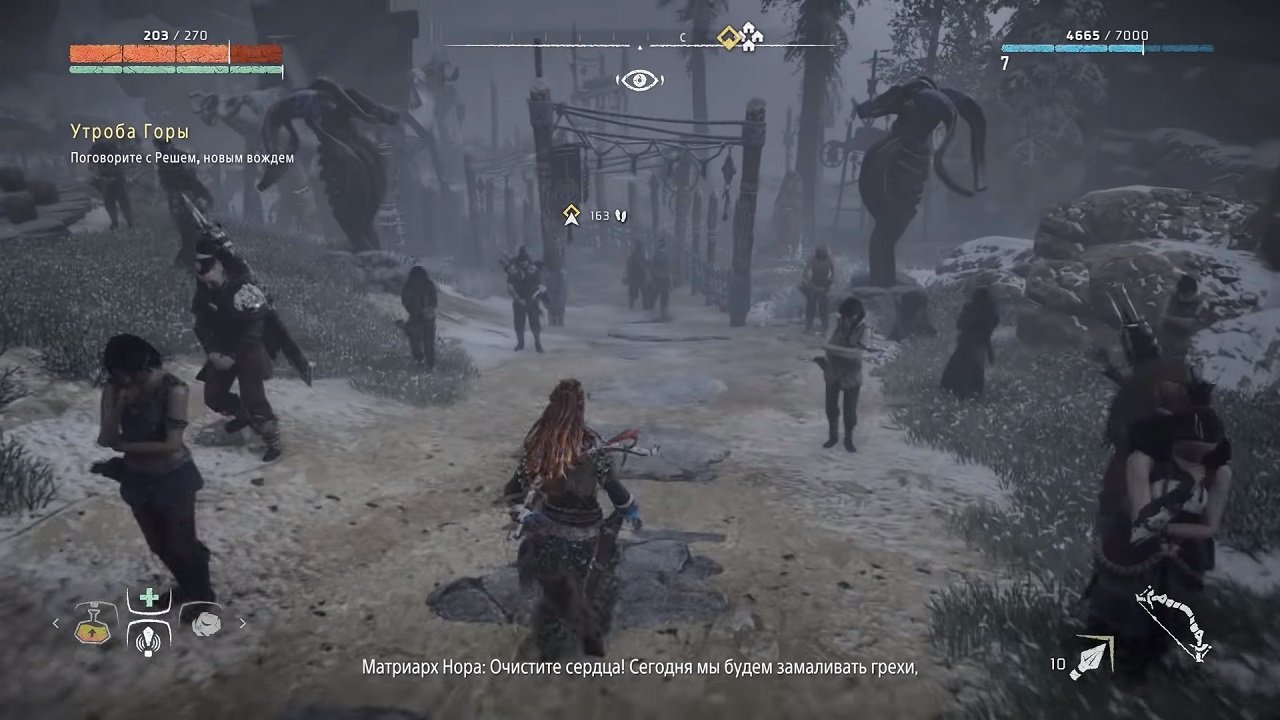Screen dimensions: 1280x720
Task: Click the subtitle line from Матриарх Нора
Action: (640, 664)
